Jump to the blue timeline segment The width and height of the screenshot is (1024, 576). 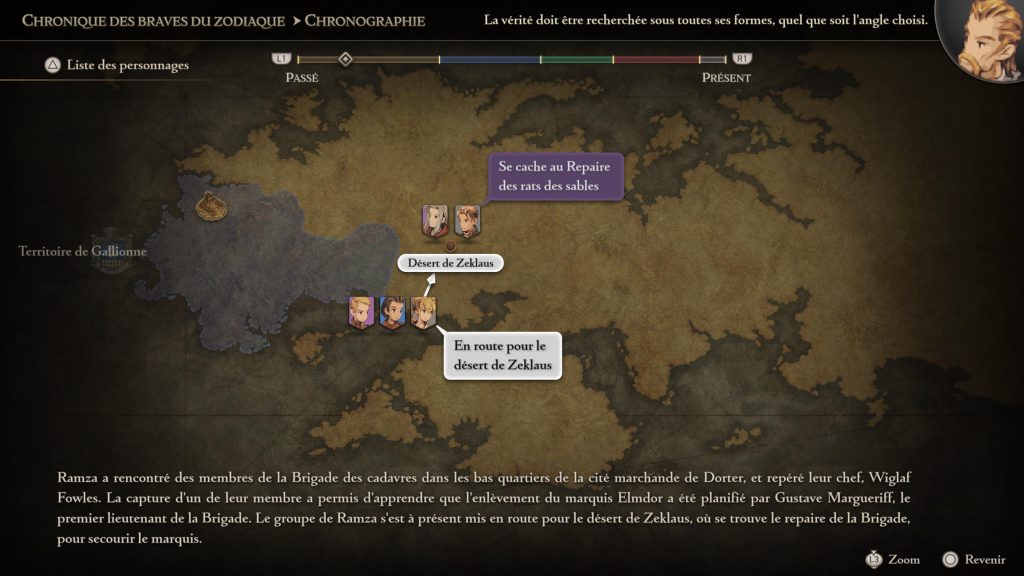point(489,60)
